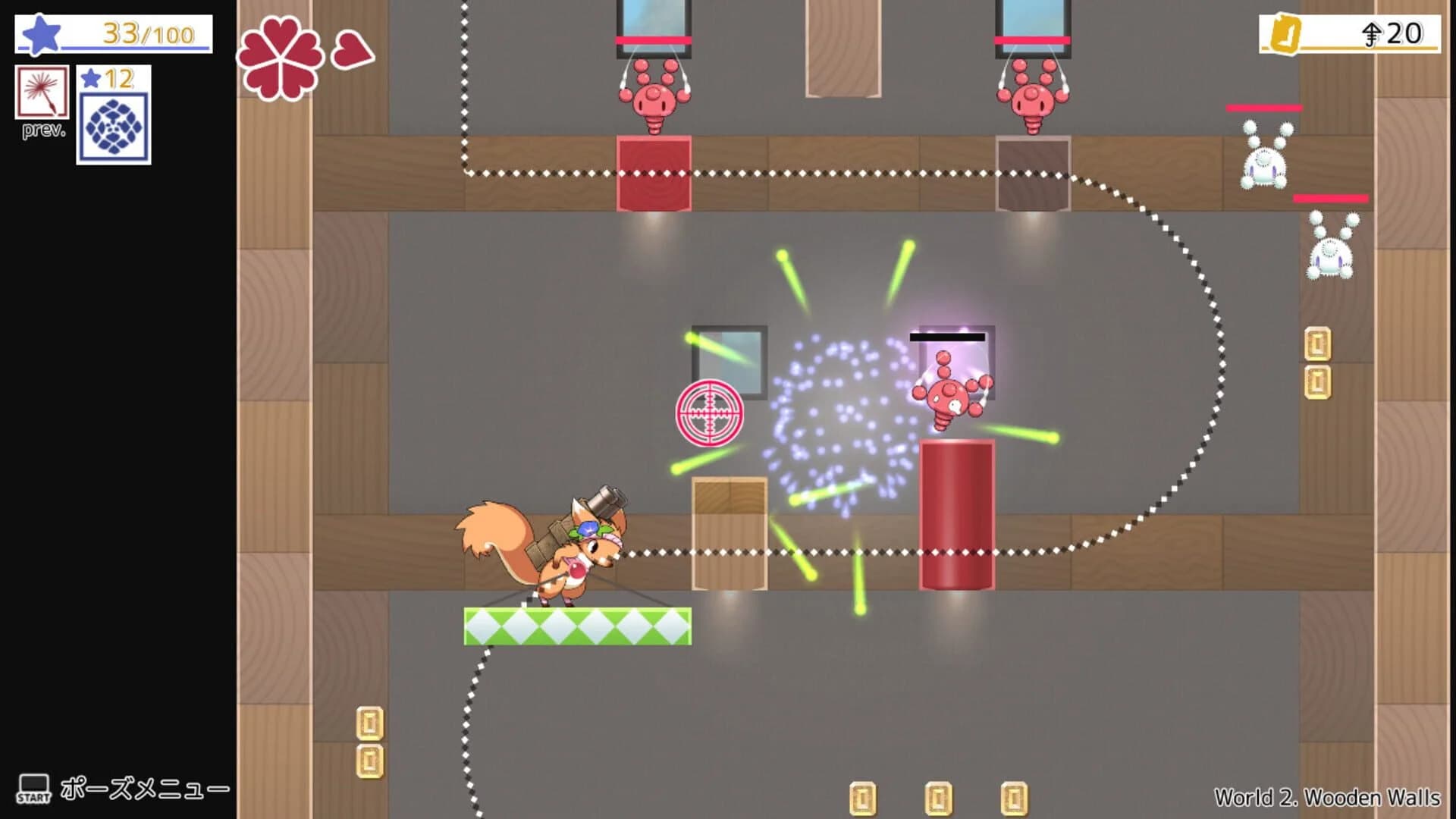Expand the red cube block near top robot
This screenshot has width=1456, height=819.
pos(654,172)
